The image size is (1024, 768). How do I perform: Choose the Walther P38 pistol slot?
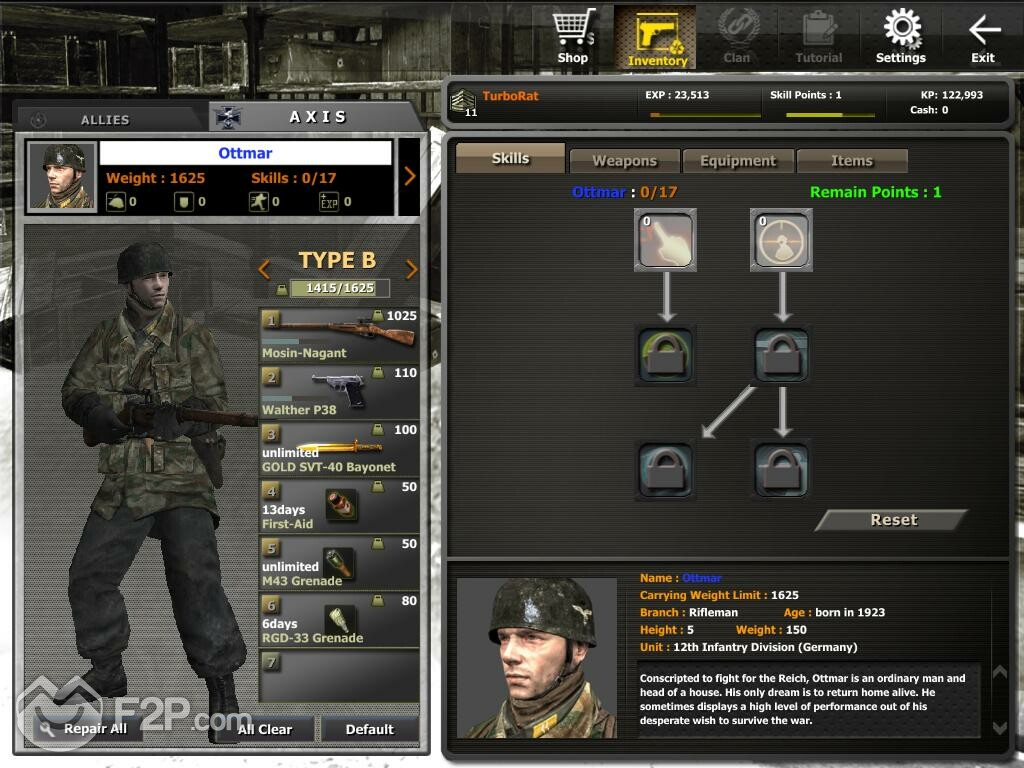coord(339,392)
